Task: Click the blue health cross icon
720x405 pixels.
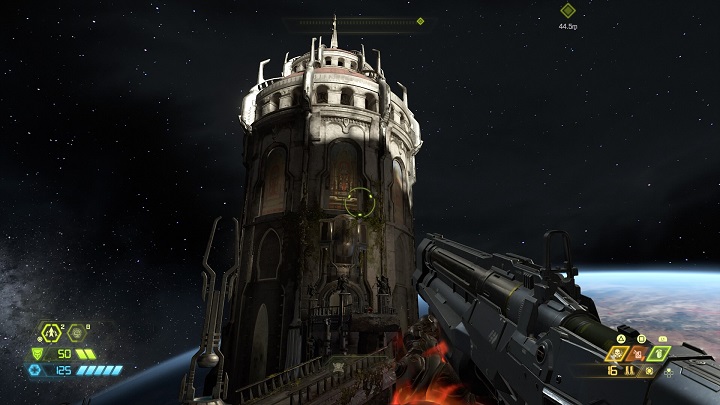Action: [x=35, y=370]
